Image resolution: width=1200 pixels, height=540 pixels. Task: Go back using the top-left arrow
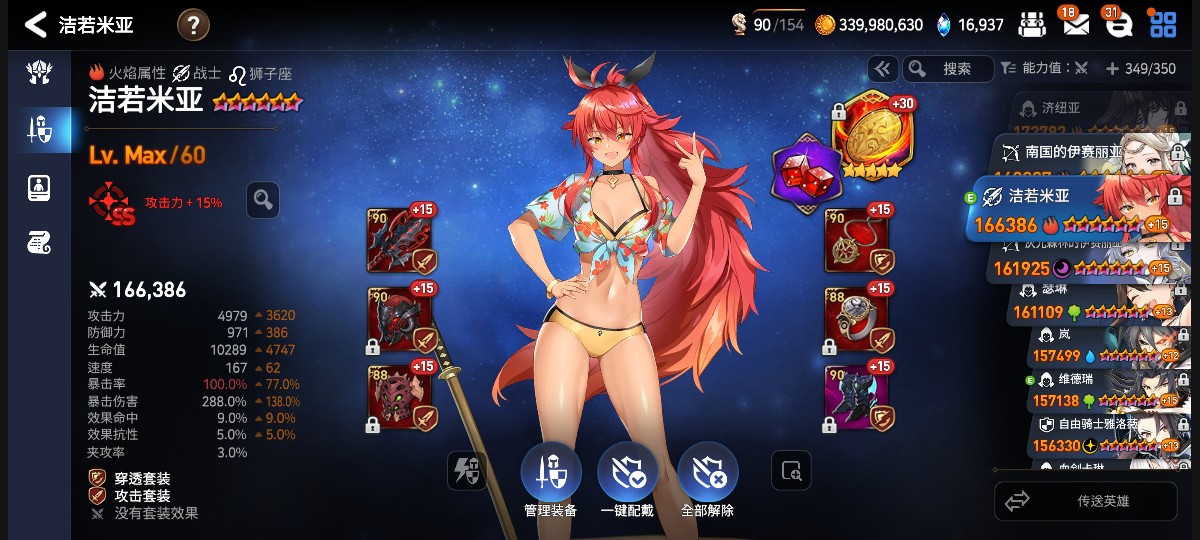coord(36,24)
